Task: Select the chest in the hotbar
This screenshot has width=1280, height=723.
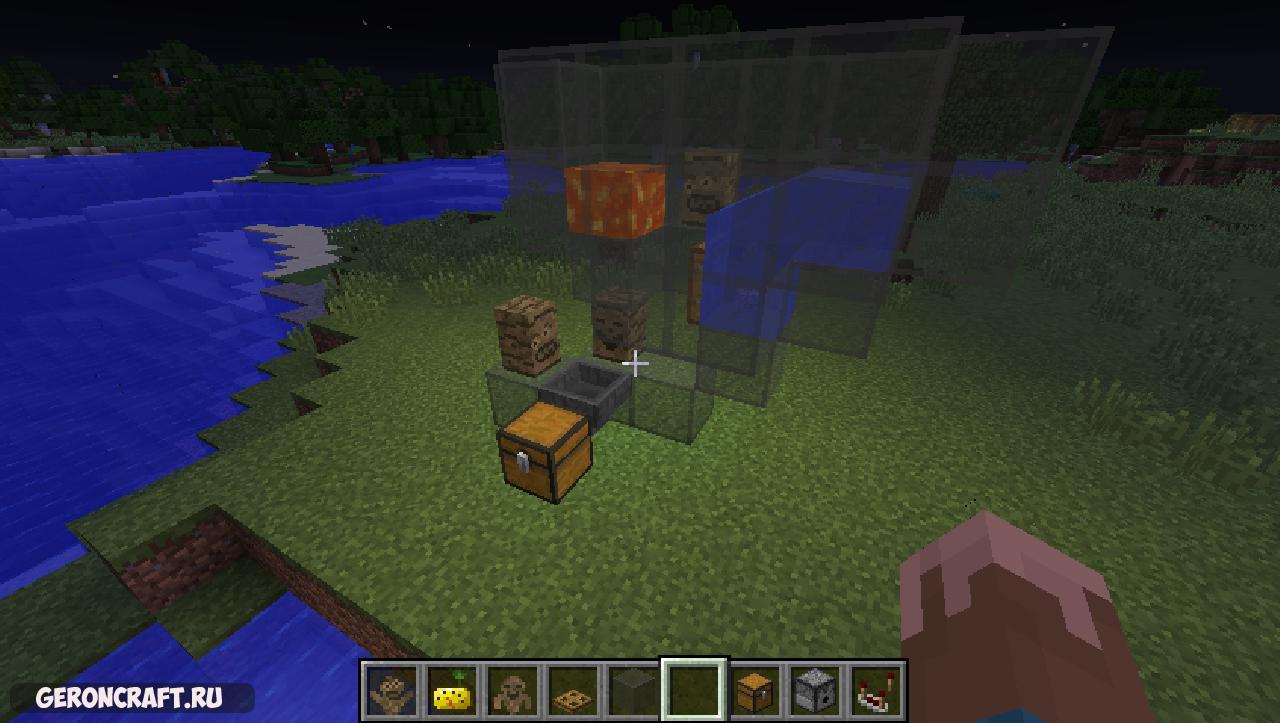Action: (x=755, y=690)
